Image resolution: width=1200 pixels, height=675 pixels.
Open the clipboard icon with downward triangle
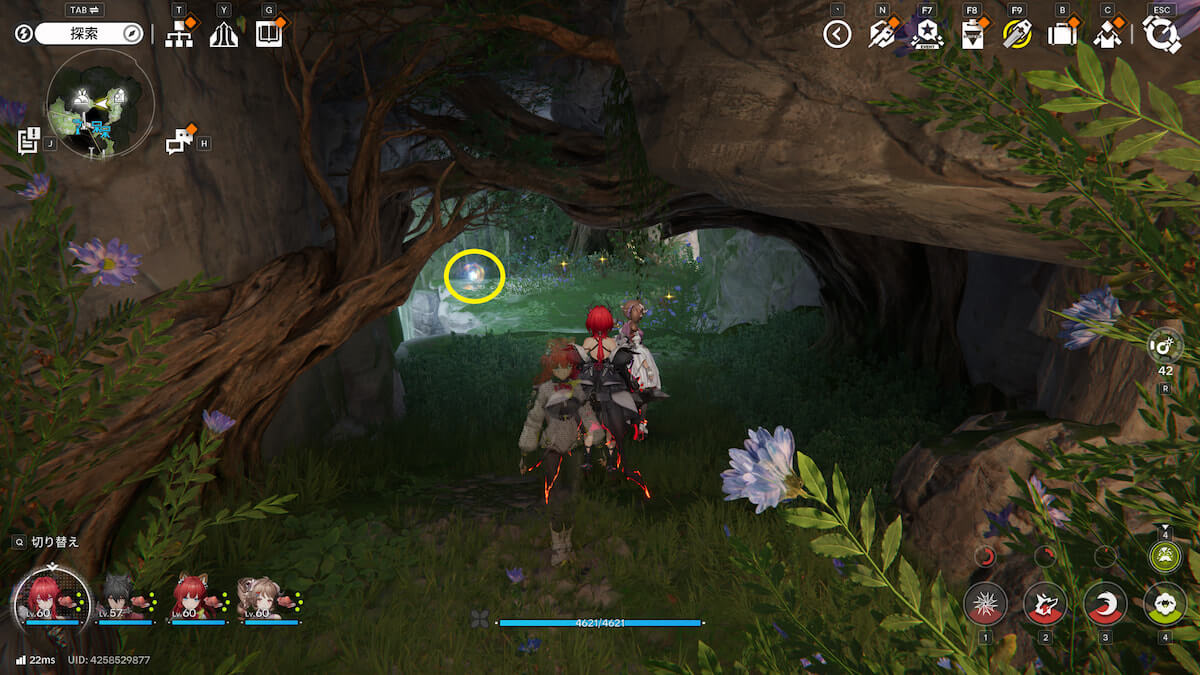[x=972, y=35]
